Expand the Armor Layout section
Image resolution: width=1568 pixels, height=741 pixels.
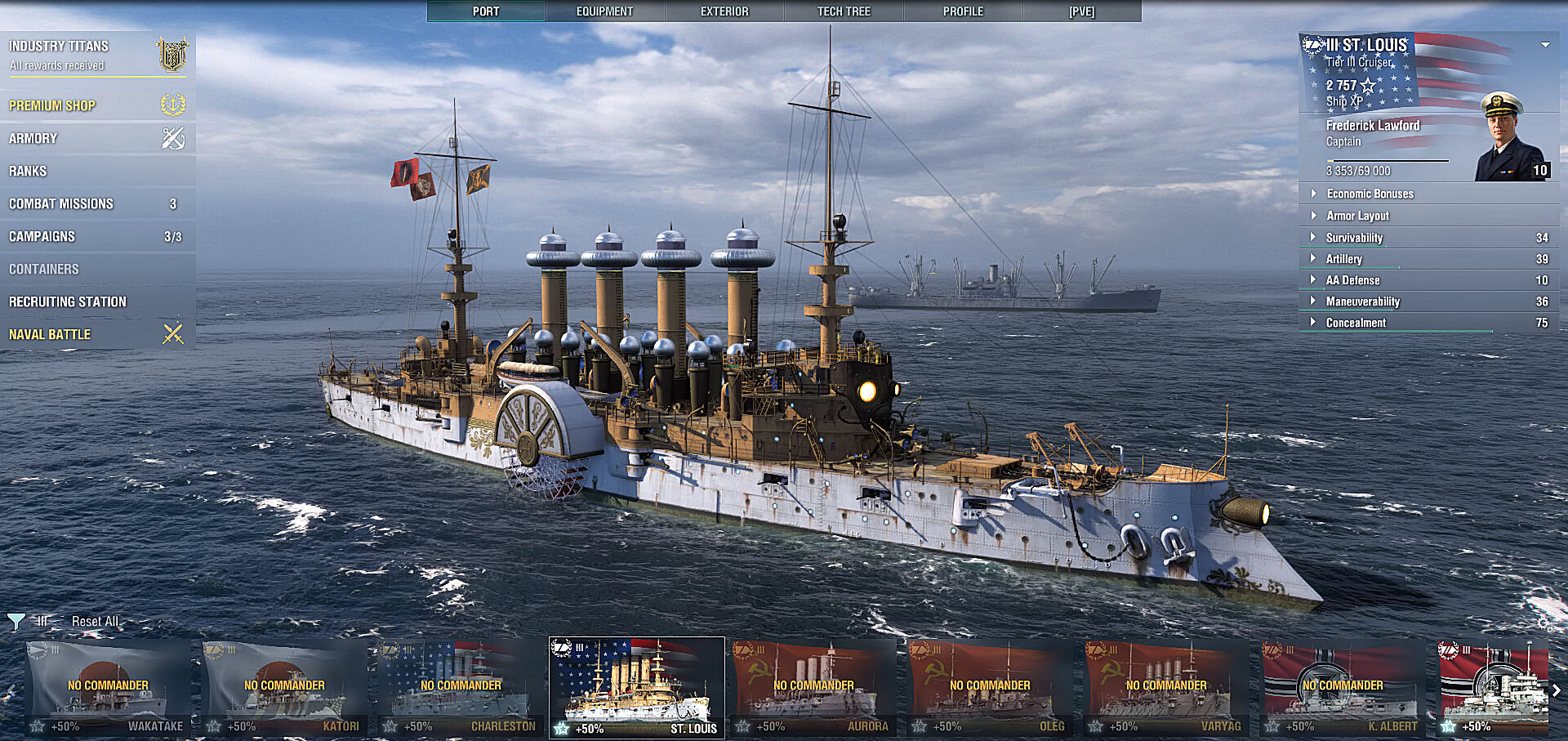[1357, 216]
